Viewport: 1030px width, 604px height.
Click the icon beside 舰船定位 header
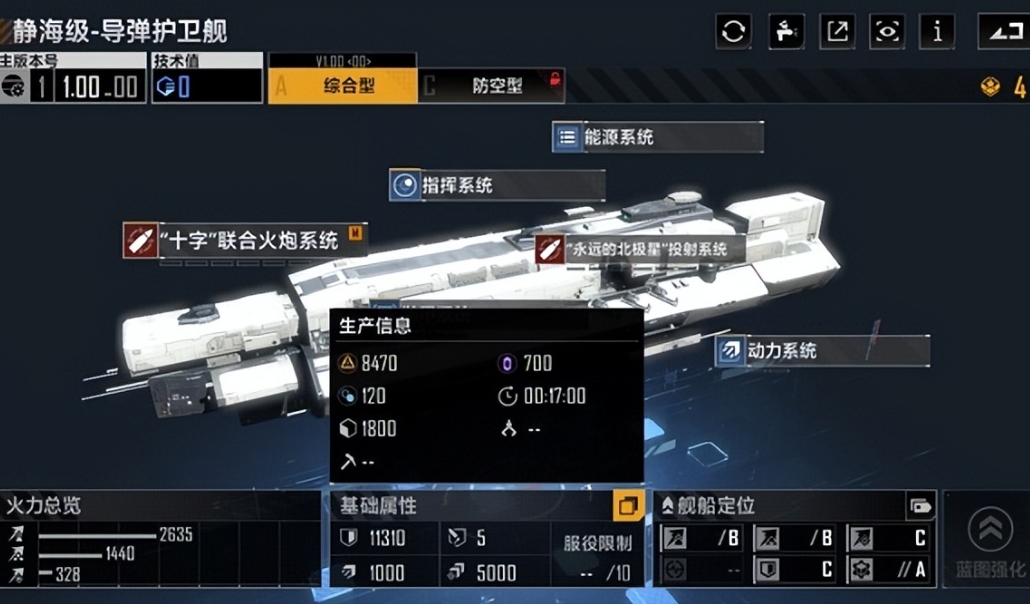(x=919, y=506)
